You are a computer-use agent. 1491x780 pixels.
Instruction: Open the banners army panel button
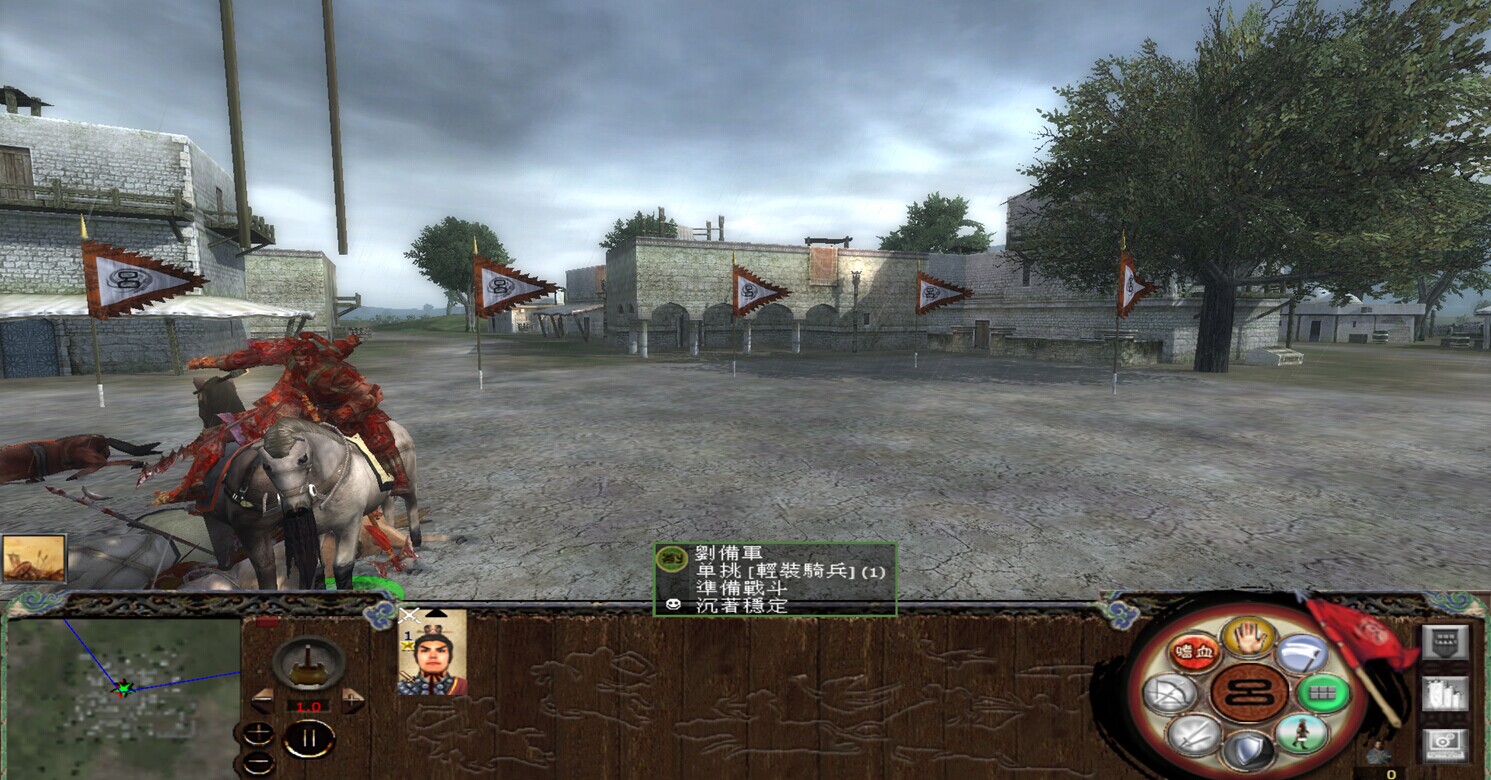[x=1445, y=693]
